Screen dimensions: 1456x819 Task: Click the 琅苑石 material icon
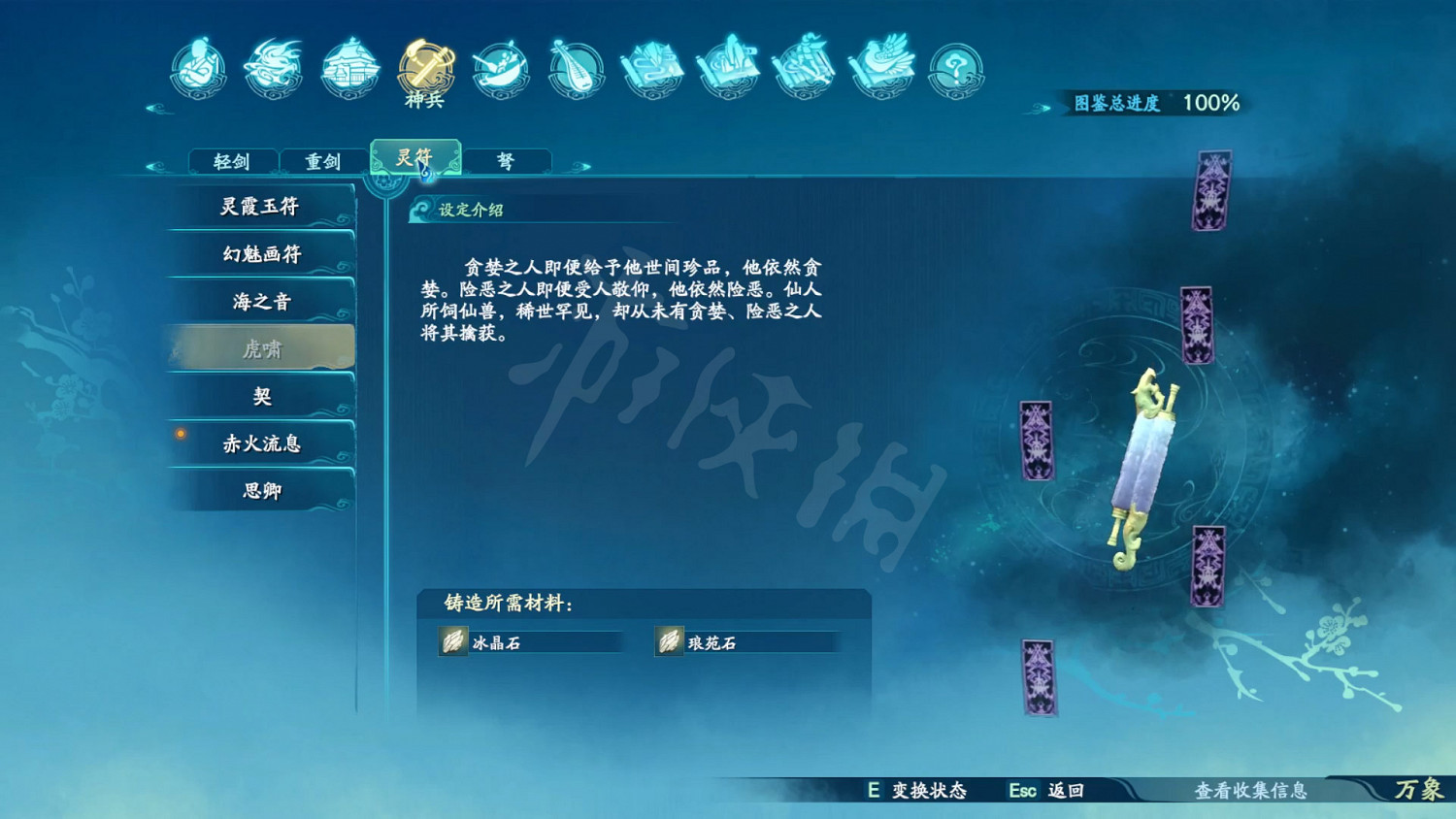pyautogui.click(x=670, y=641)
